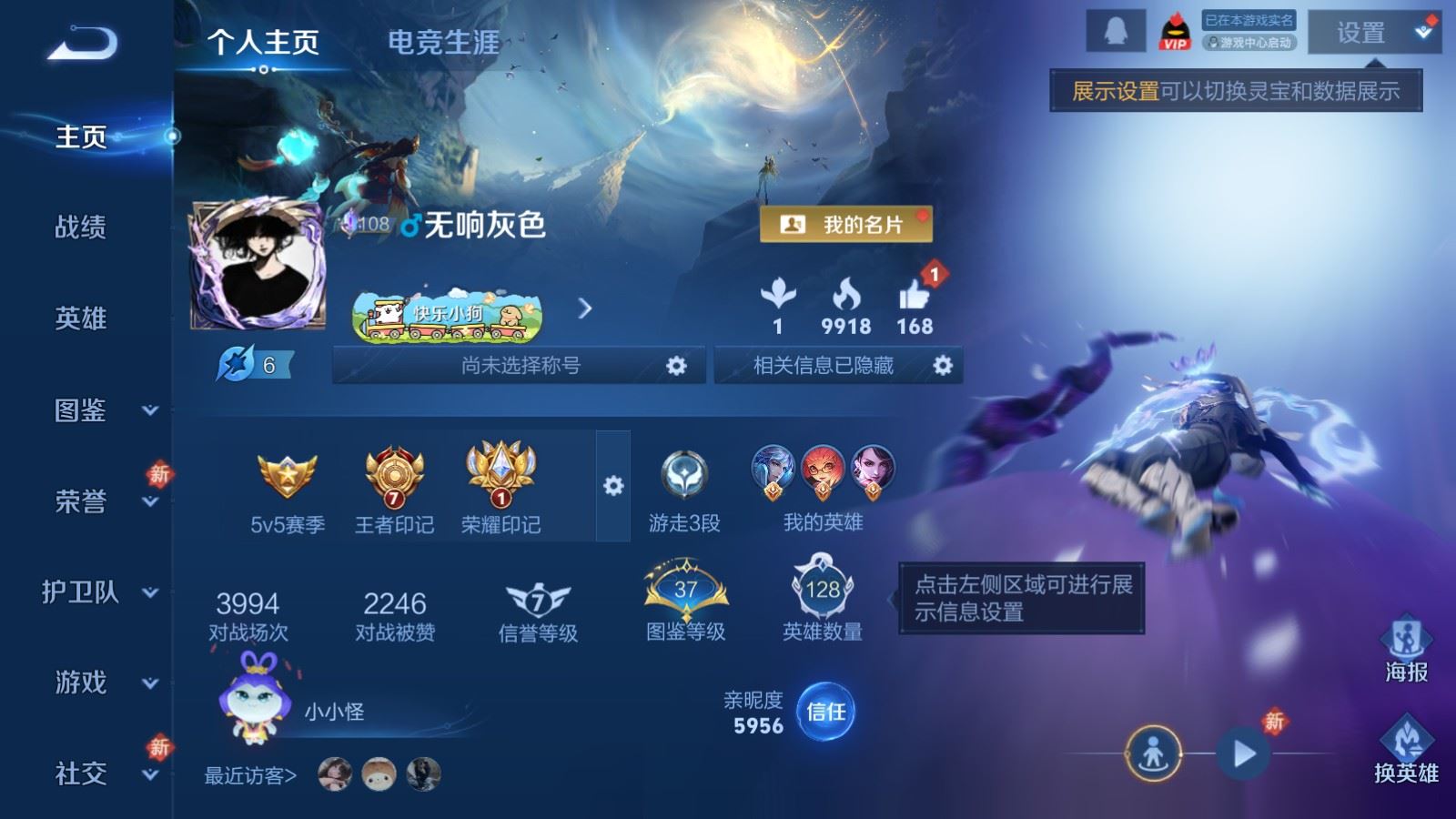Screen dimensions: 1456x819
Task: Click the thumbs-up icon with badge 168
Action: 914,297
